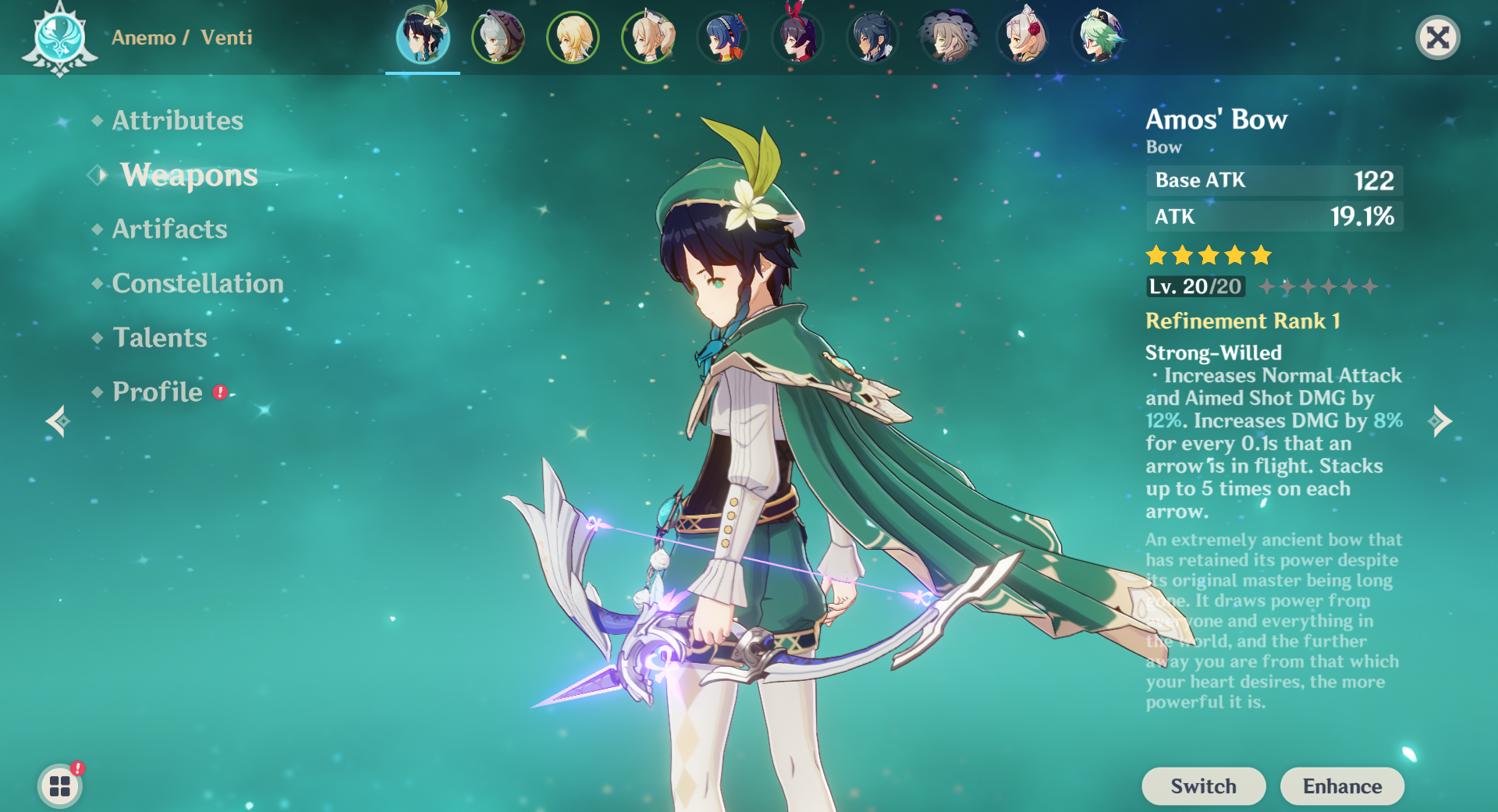
Task: Select Sucrose's green-haired portrait
Action: (x=1099, y=37)
